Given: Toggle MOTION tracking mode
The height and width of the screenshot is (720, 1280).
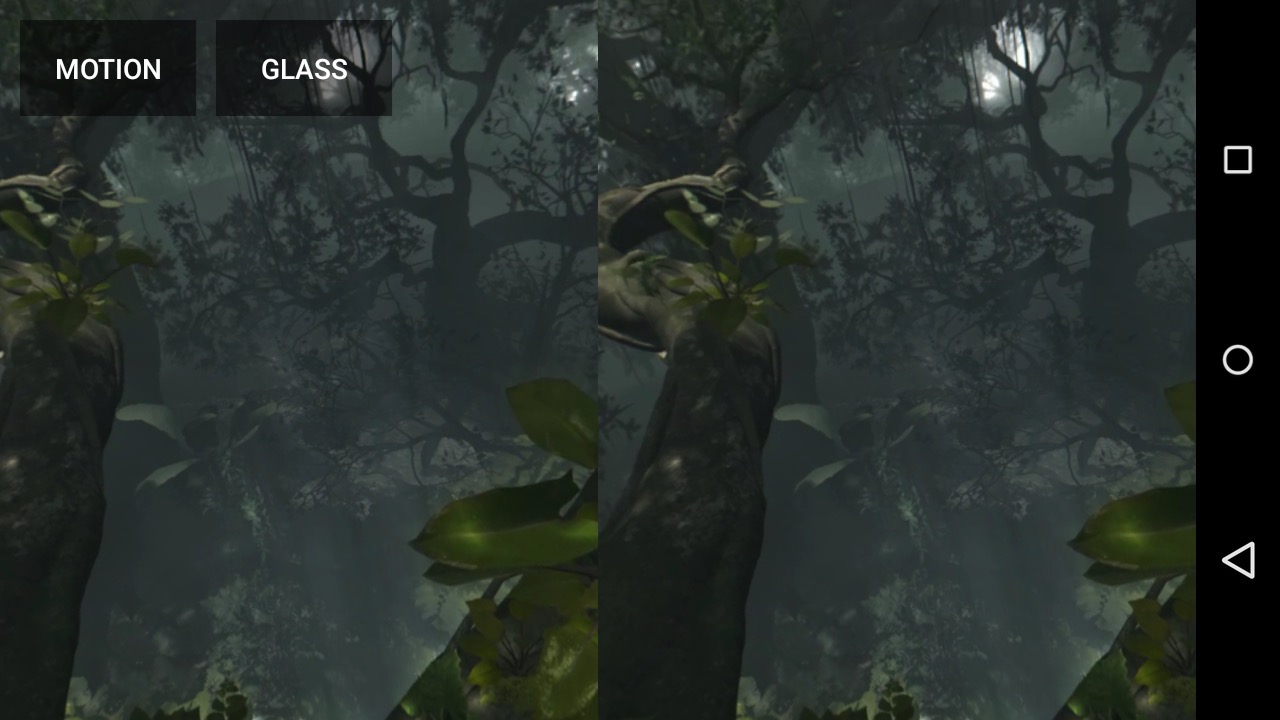Looking at the screenshot, I should coord(108,68).
